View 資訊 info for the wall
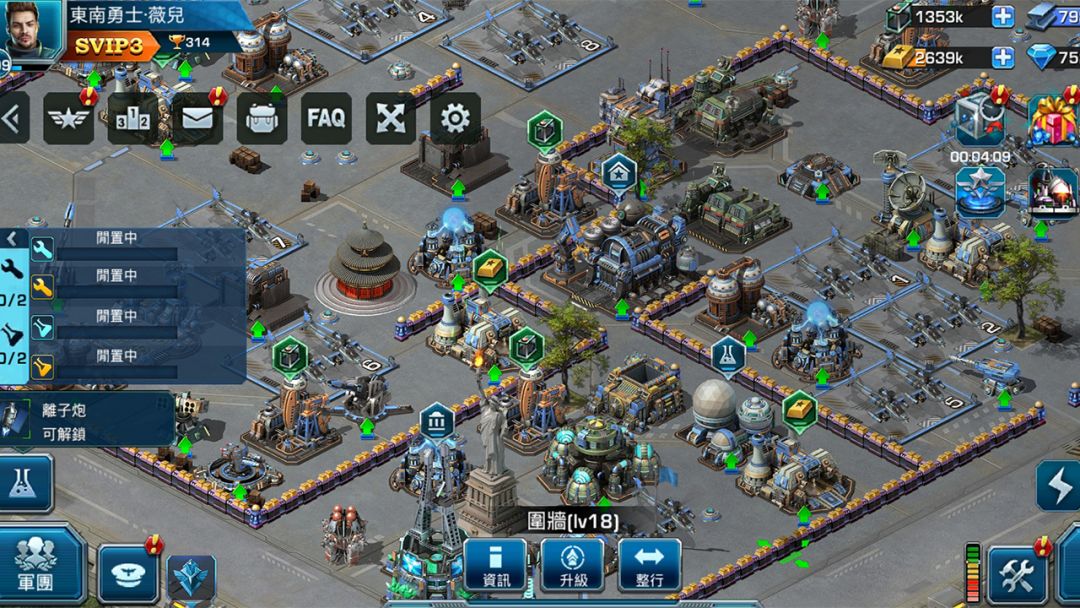 pos(495,566)
